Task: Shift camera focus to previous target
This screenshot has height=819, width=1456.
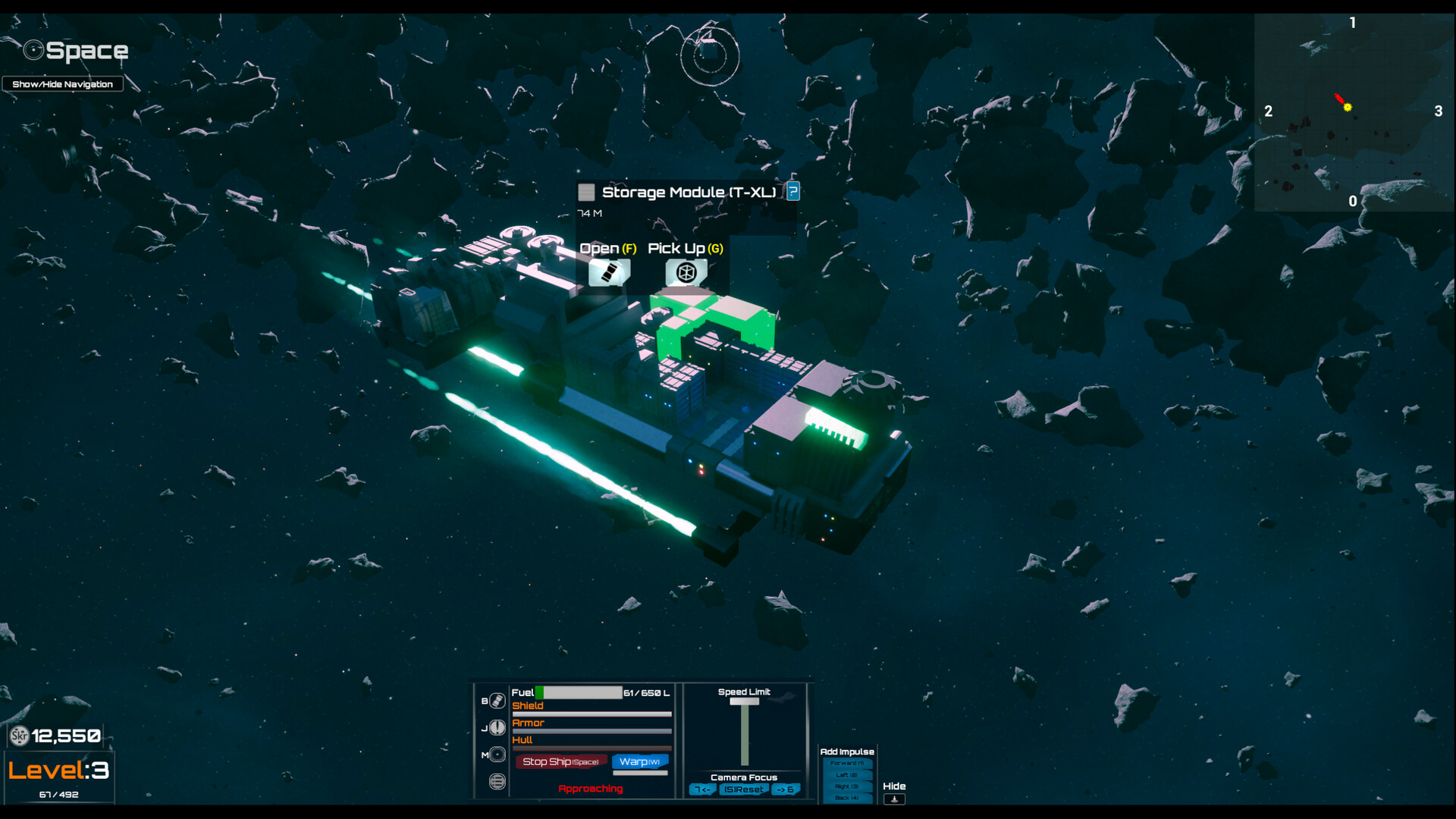Action: (x=702, y=789)
